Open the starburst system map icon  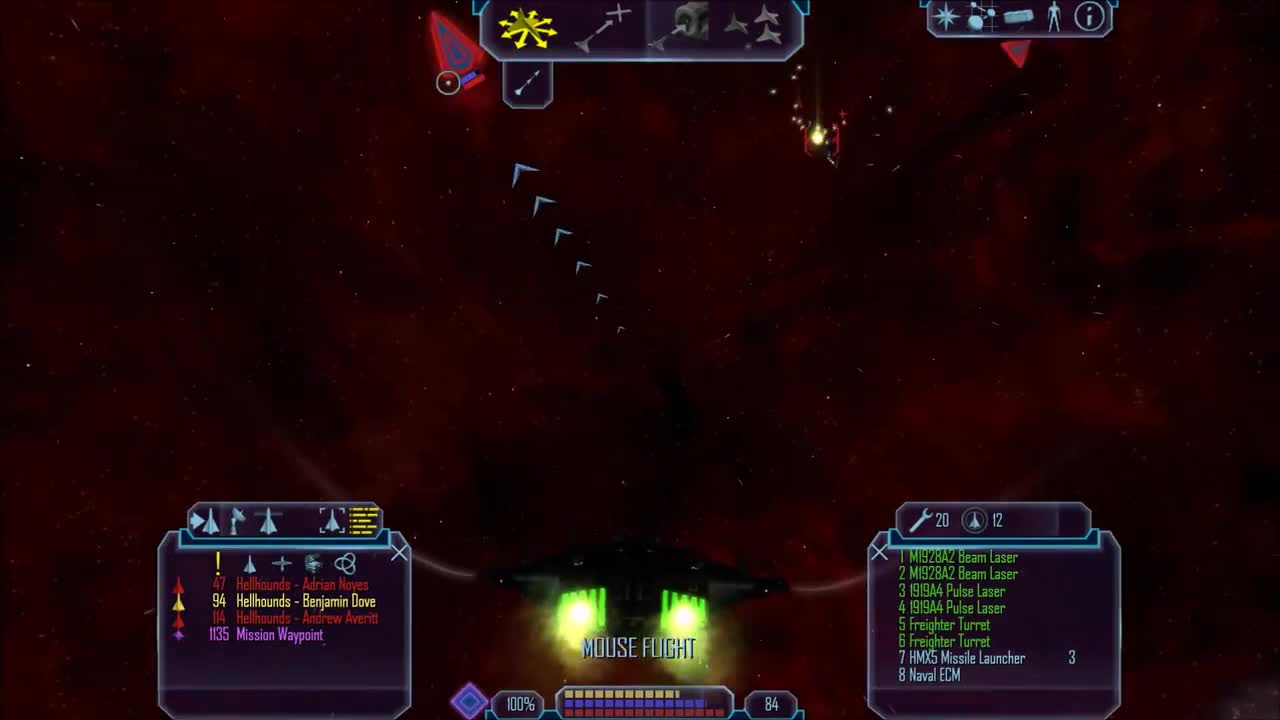(944, 17)
